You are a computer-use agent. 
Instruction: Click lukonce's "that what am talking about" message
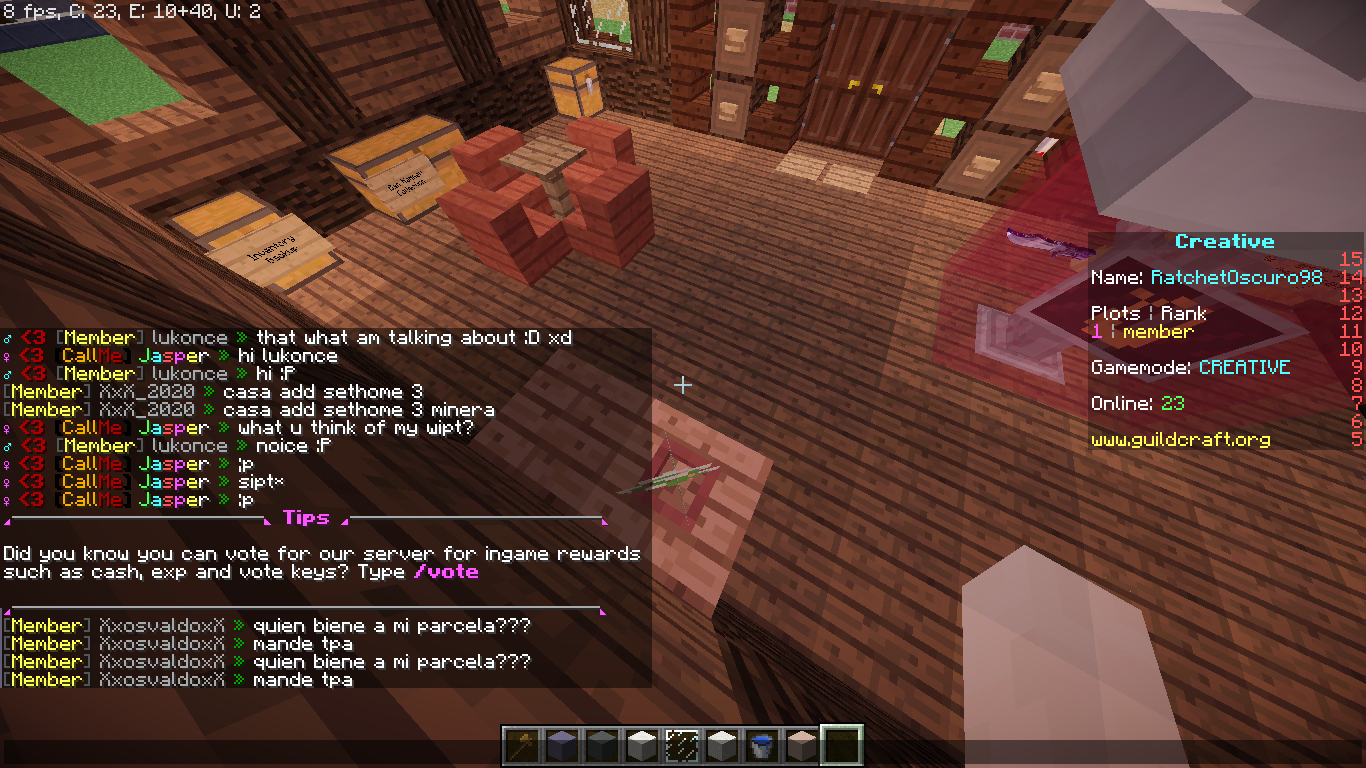point(413,338)
